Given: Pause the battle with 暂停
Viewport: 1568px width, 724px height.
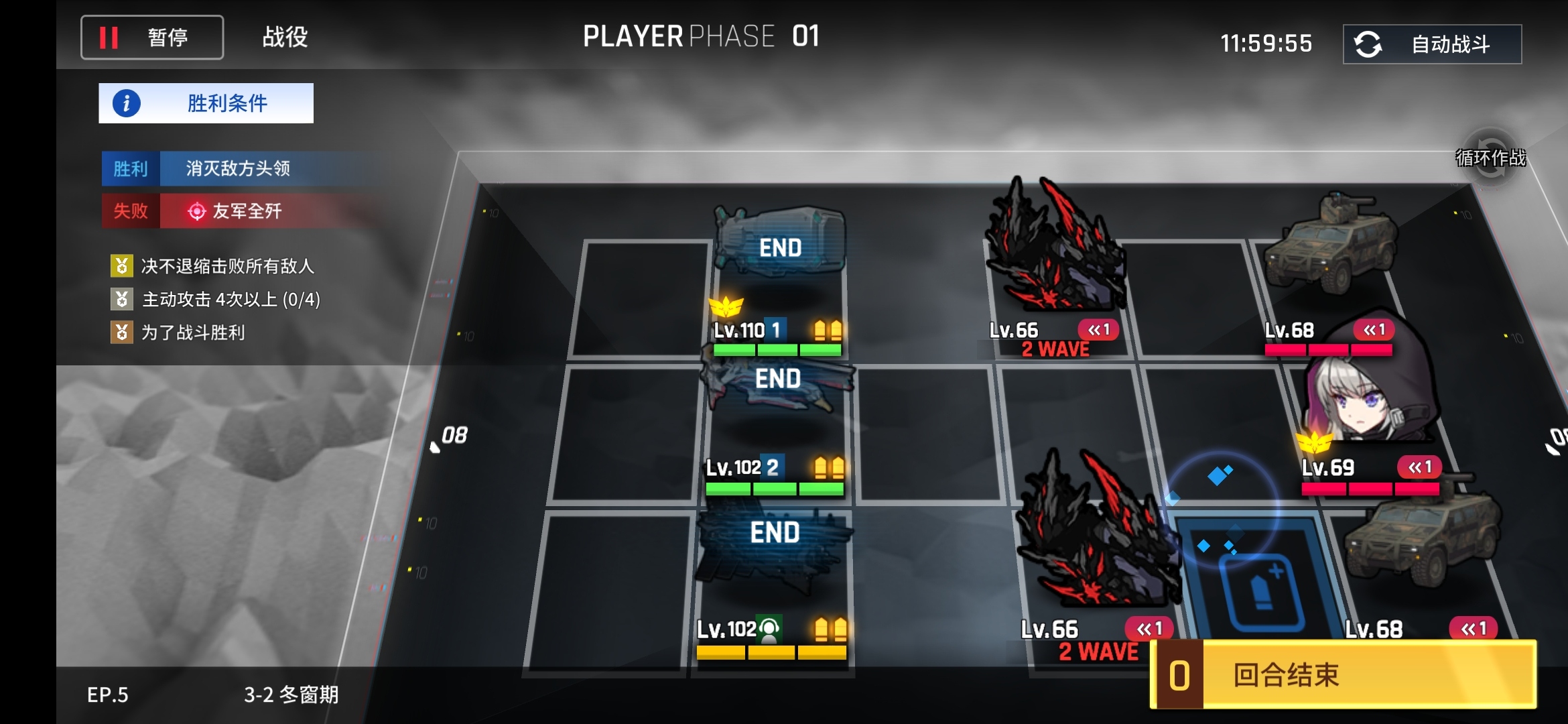Looking at the screenshot, I should (x=152, y=38).
